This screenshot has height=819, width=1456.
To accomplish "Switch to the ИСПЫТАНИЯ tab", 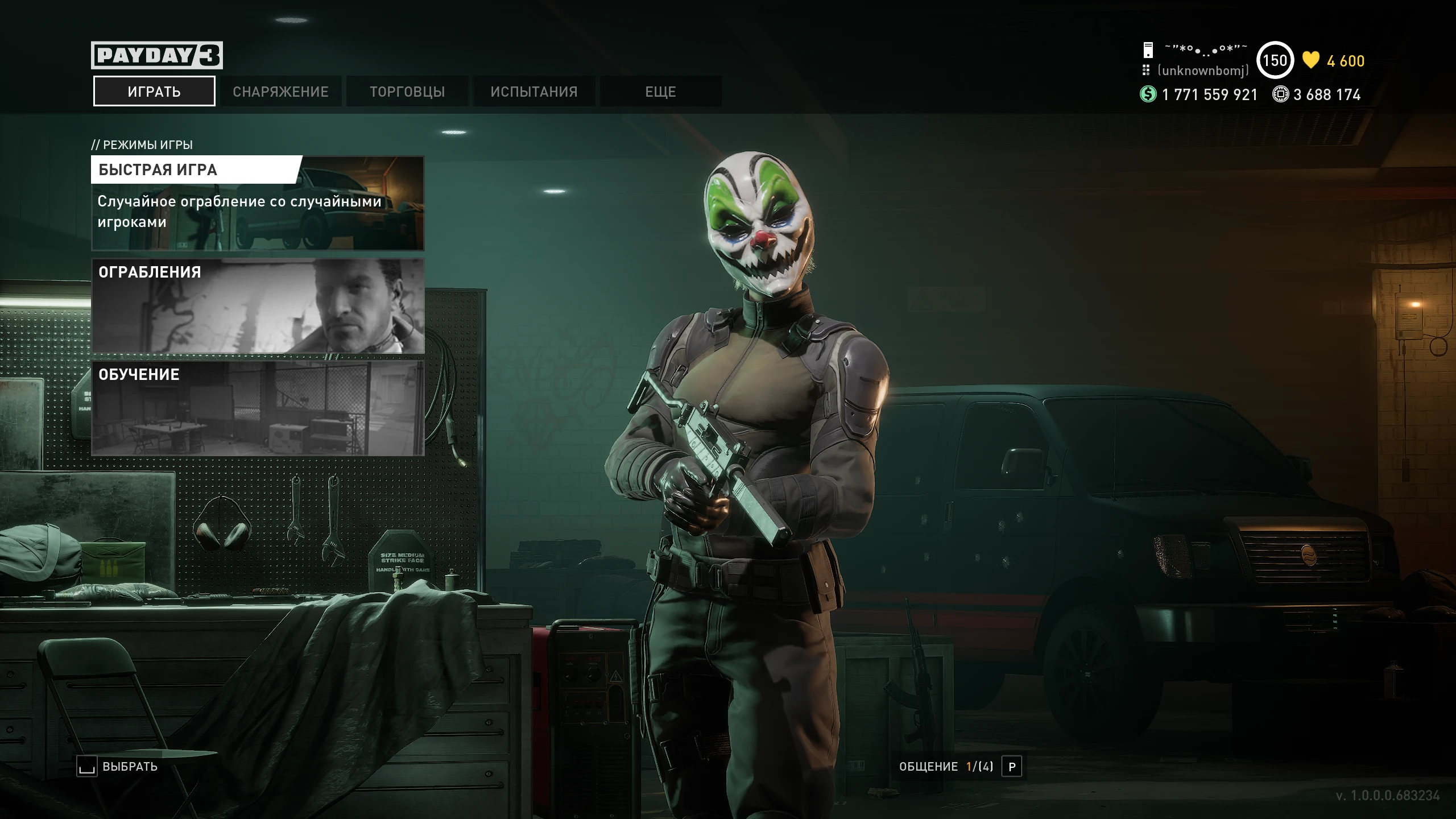I will (x=535, y=91).
